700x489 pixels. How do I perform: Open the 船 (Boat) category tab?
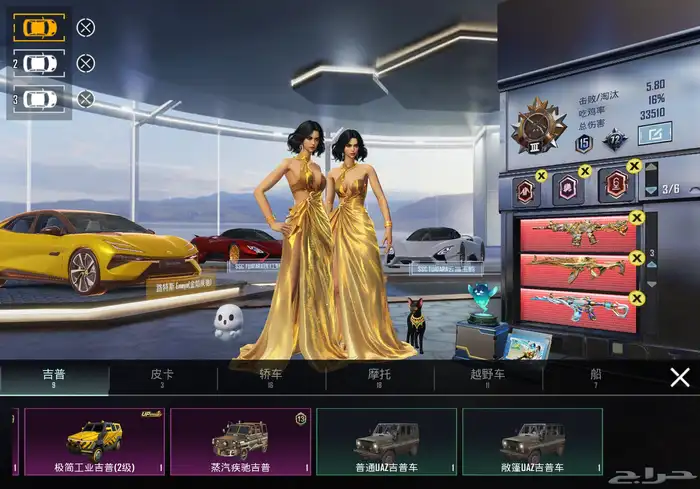(596, 377)
